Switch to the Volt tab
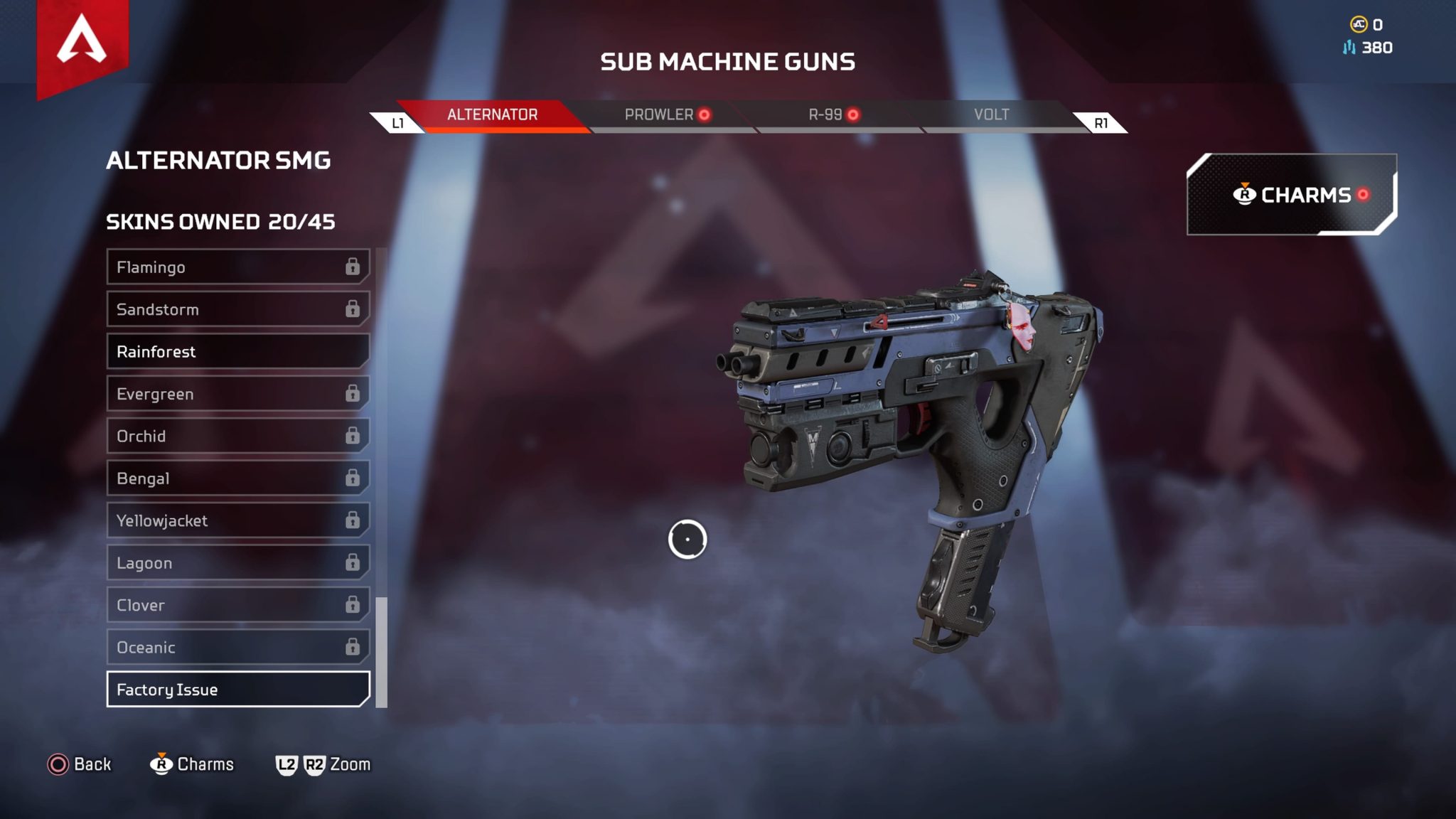 coord(991,115)
